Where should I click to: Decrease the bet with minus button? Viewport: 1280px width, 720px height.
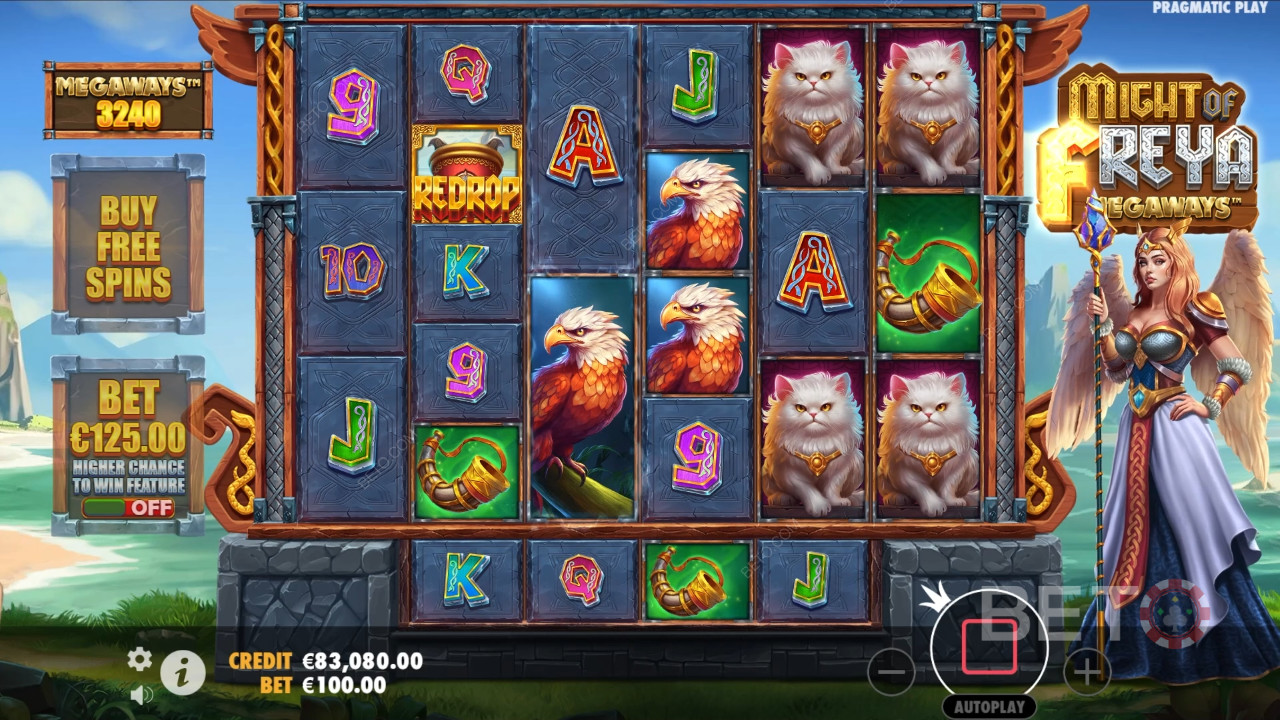(x=891, y=671)
